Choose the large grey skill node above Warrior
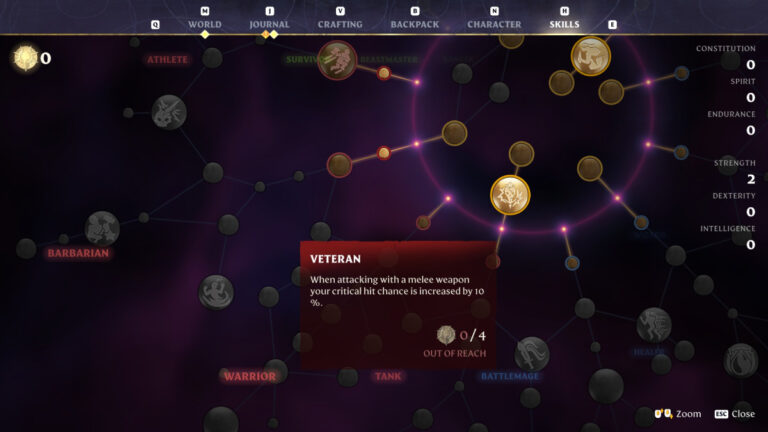Viewport: 768px width, 432px height. point(216,292)
